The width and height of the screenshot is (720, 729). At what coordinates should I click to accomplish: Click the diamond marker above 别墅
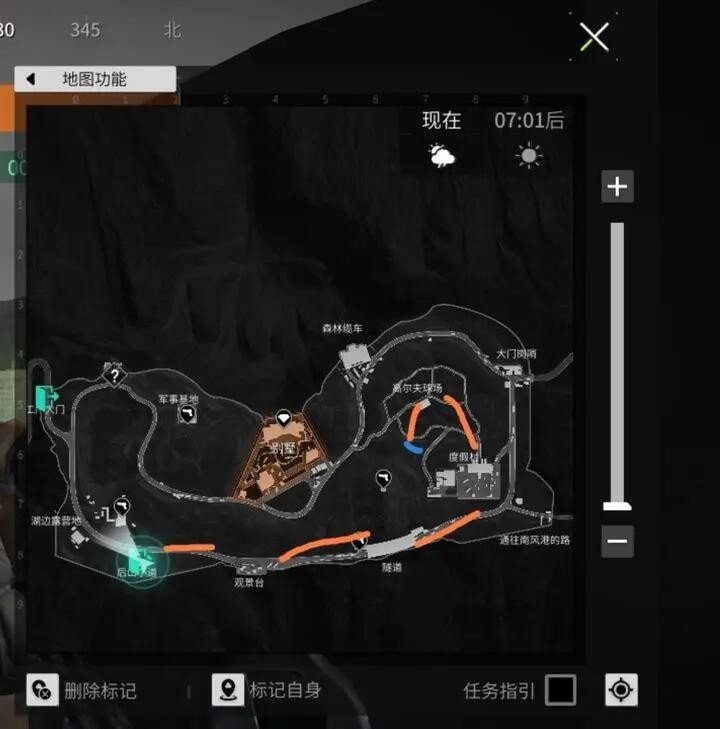284,416
